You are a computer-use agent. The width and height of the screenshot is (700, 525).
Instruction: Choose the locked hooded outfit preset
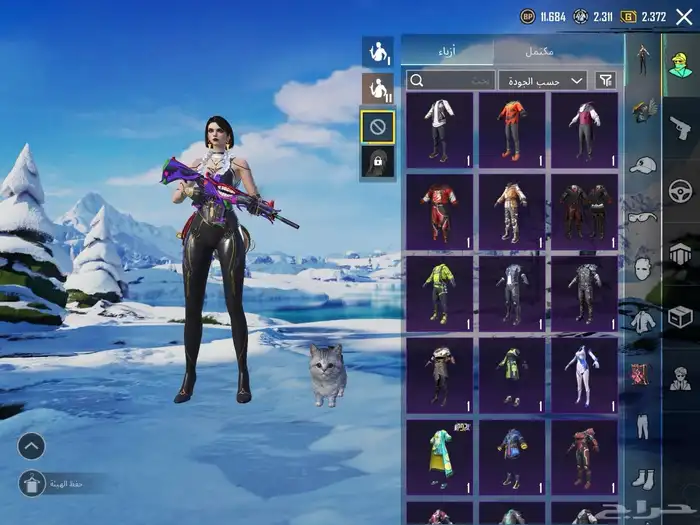click(377, 162)
